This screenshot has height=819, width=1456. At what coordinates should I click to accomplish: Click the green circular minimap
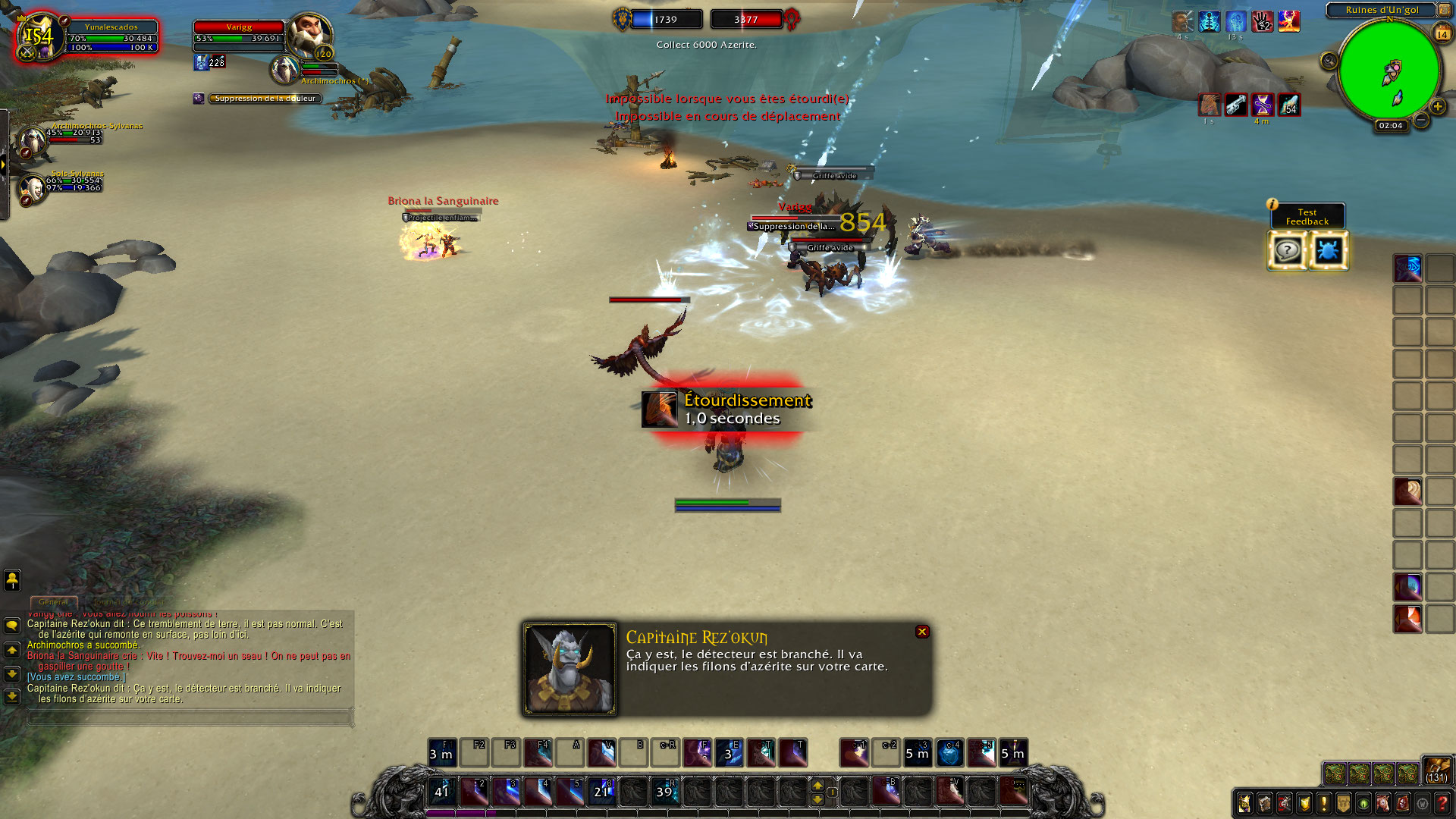[x=1389, y=71]
